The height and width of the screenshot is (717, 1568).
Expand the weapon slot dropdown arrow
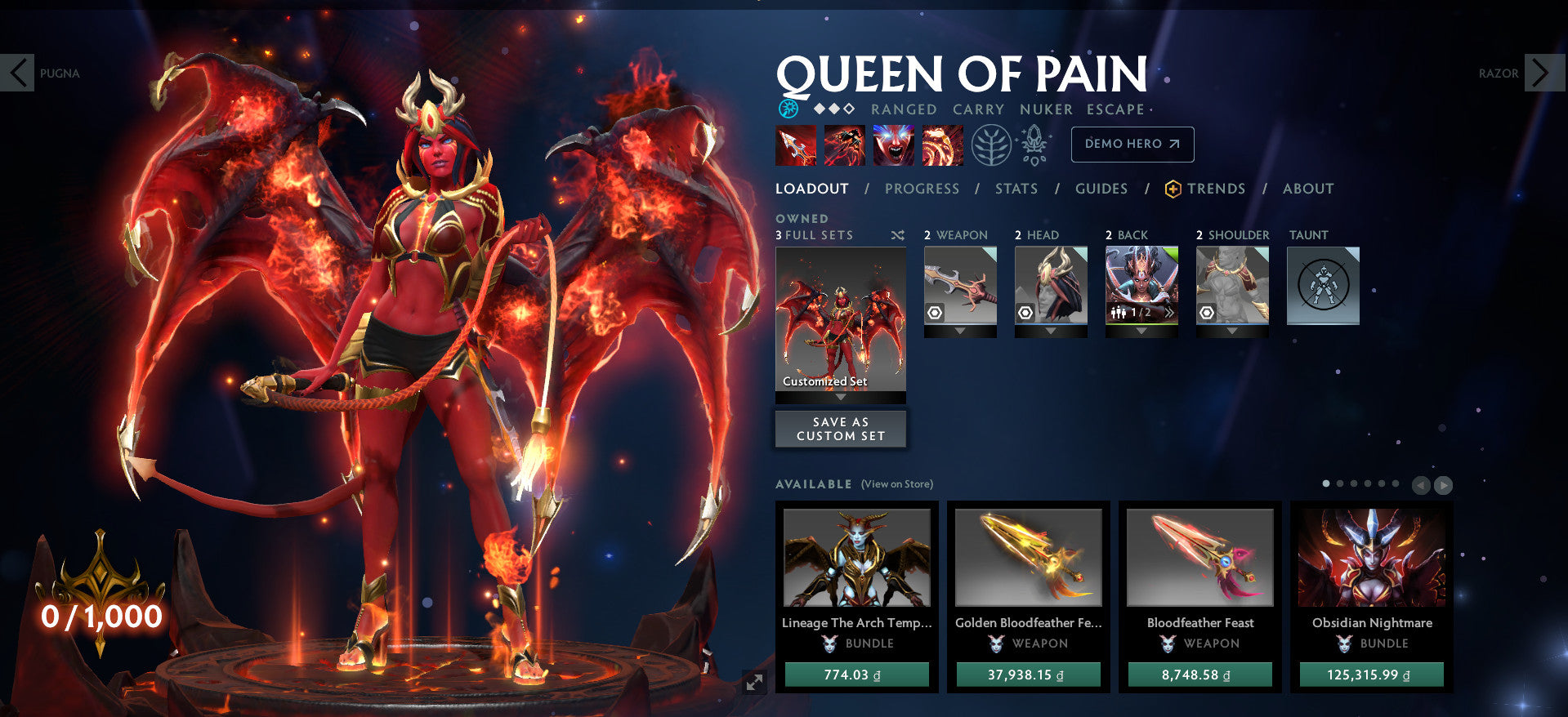pyautogui.click(x=961, y=332)
